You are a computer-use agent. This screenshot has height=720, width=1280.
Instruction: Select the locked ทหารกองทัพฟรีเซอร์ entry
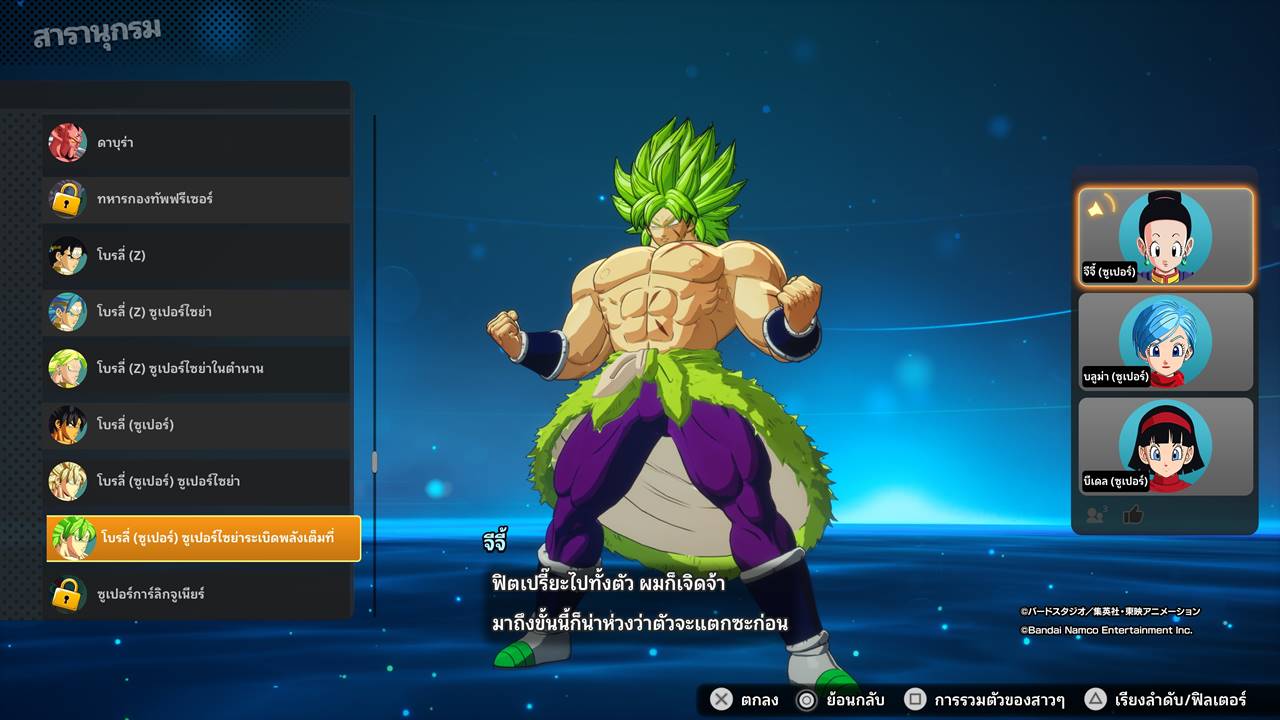click(x=197, y=199)
